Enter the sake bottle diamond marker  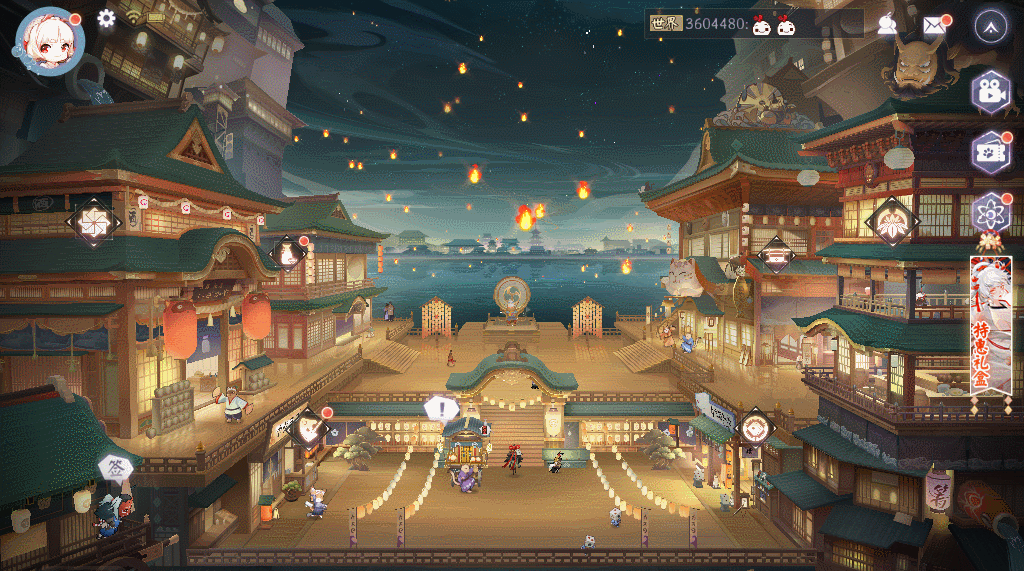pos(289,254)
